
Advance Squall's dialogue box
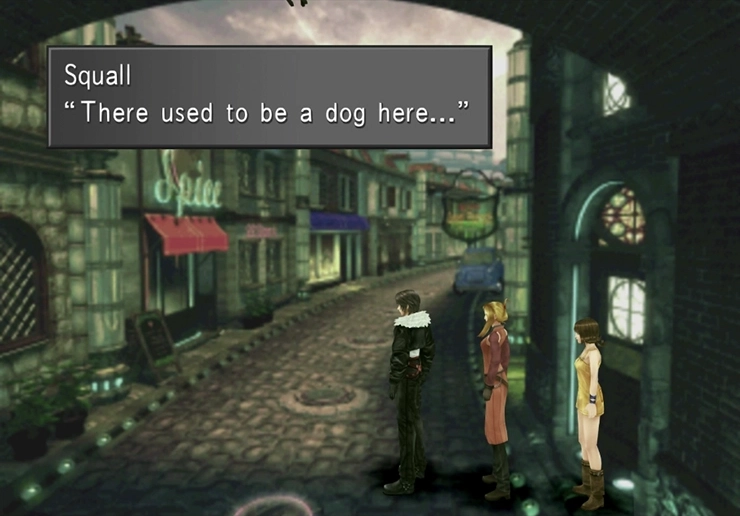pos(269,97)
